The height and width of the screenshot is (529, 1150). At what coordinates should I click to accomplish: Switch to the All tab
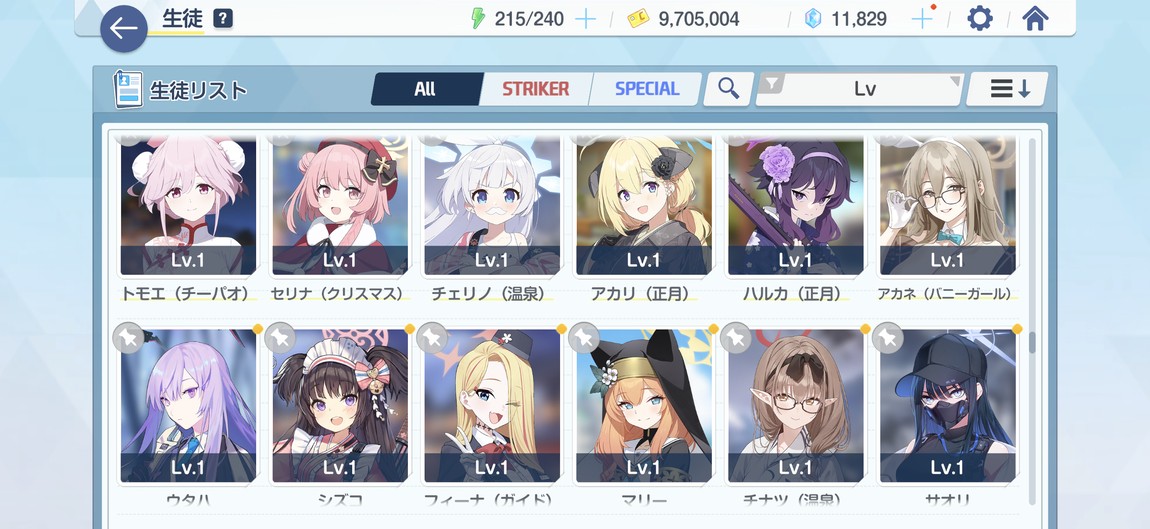(425, 89)
